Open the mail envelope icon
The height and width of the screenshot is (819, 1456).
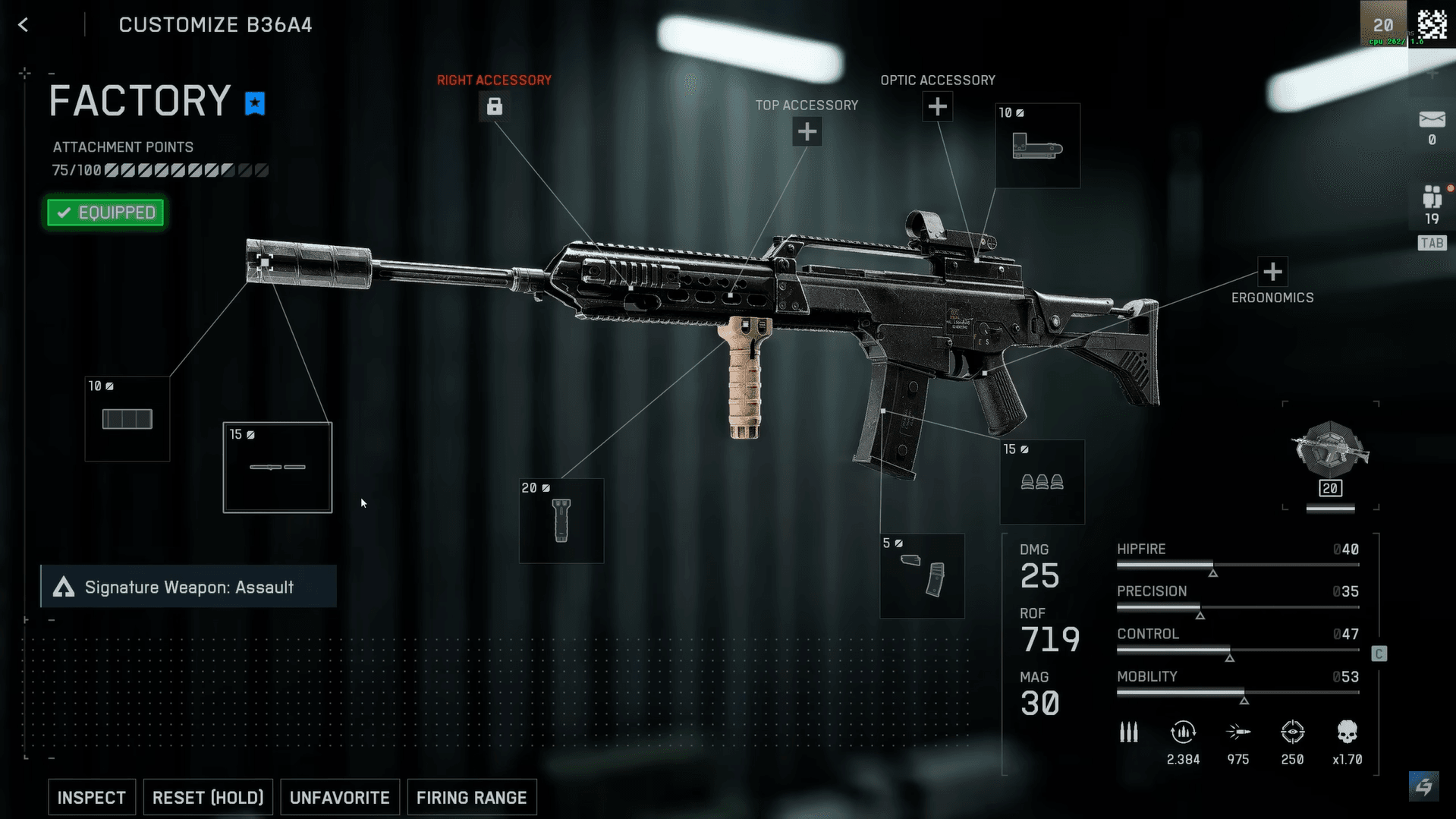(x=1432, y=120)
